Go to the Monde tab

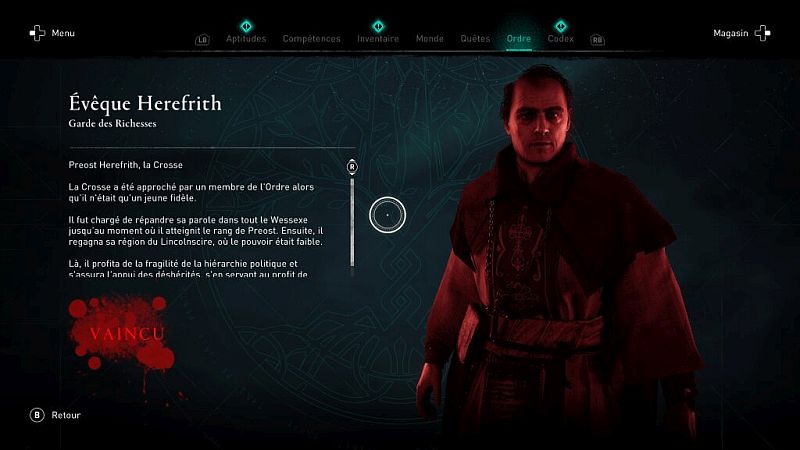[429, 39]
